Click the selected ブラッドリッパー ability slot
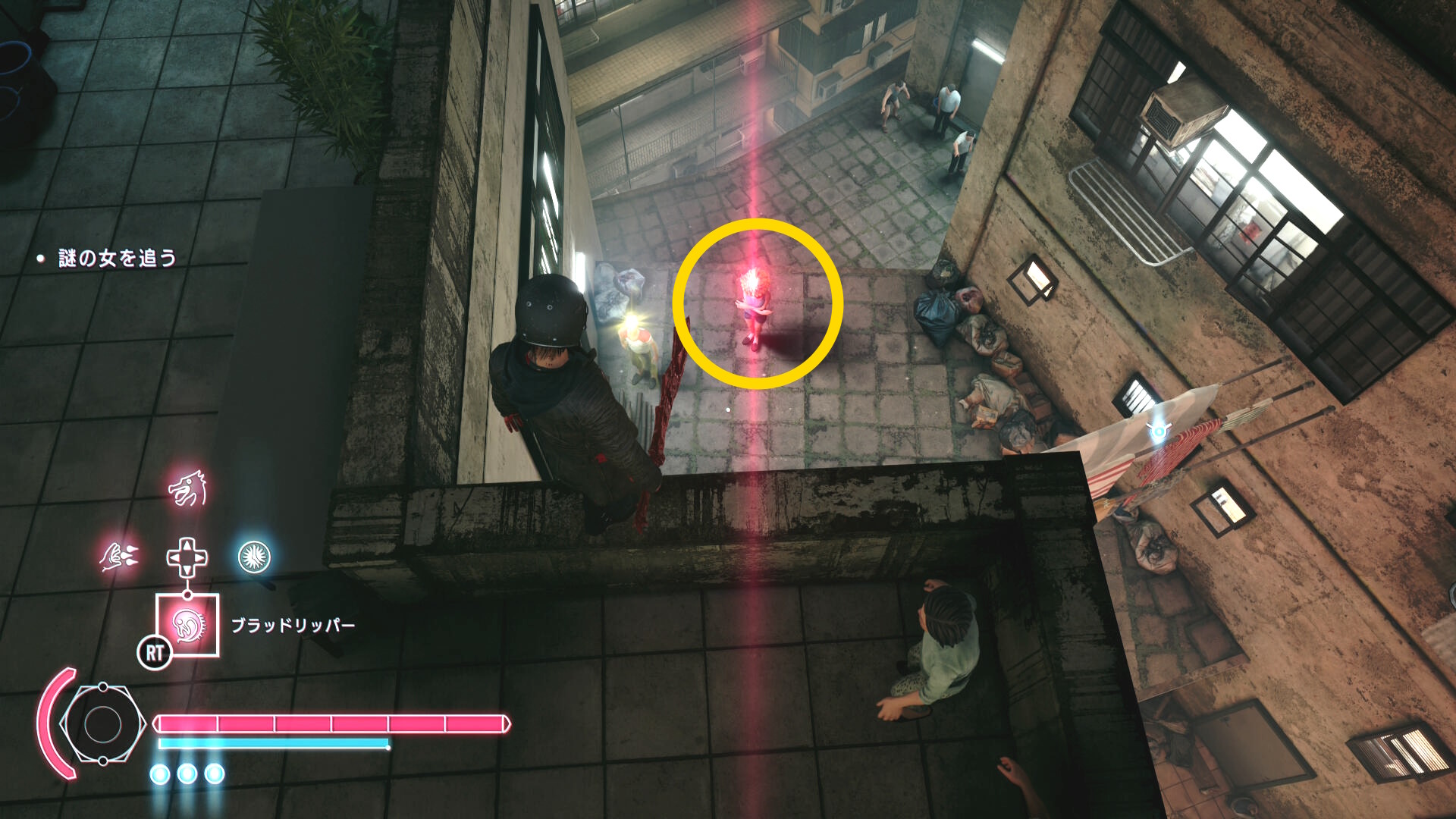Image resolution: width=1456 pixels, height=819 pixels. pos(187,625)
